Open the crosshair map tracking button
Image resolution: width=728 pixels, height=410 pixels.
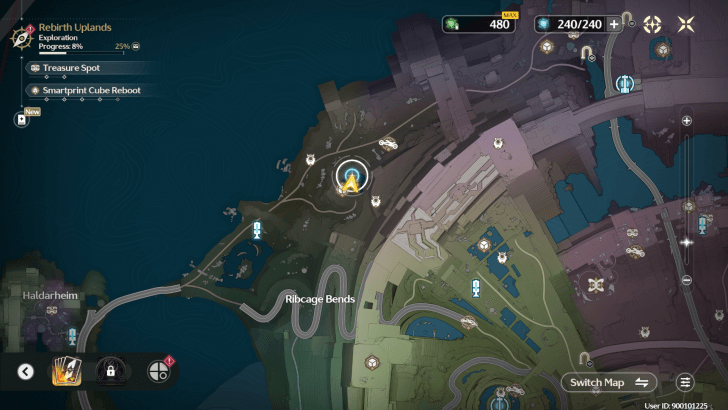click(x=652, y=25)
